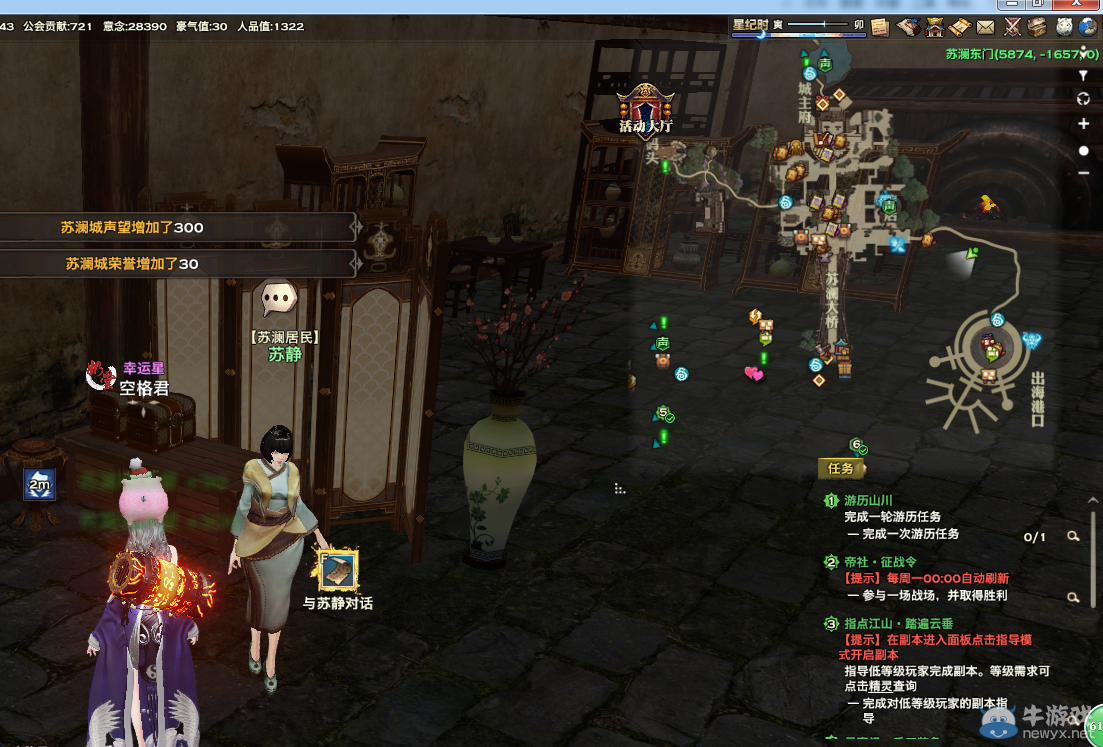Open the red-roofed building icon
The width and height of the screenshot is (1103, 747).
click(934, 27)
